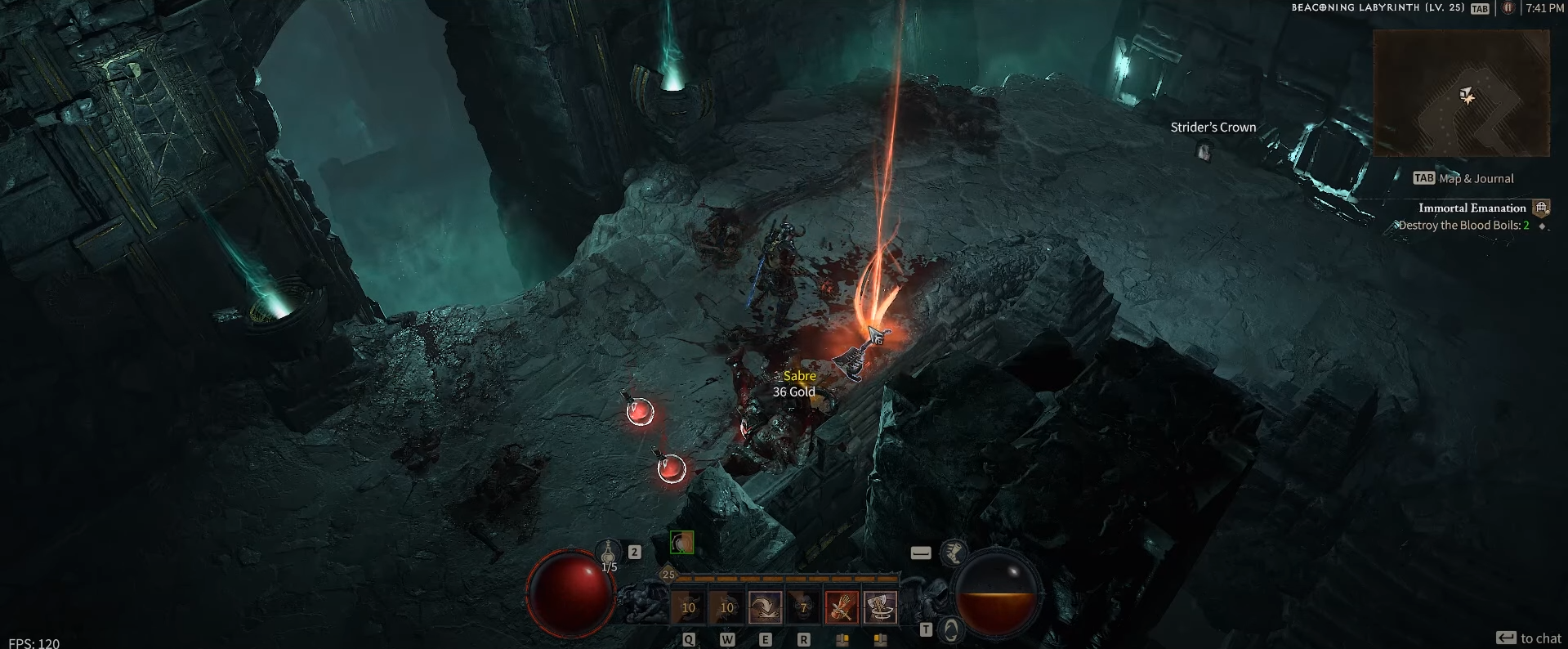
Task: Click the winged boot evade icon
Action: 953,553
